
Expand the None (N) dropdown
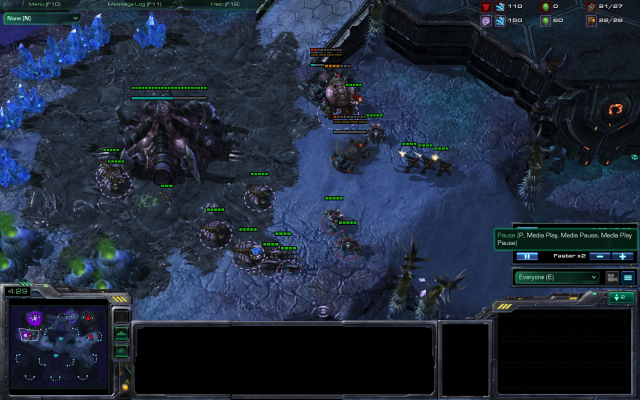tap(42, 18)
